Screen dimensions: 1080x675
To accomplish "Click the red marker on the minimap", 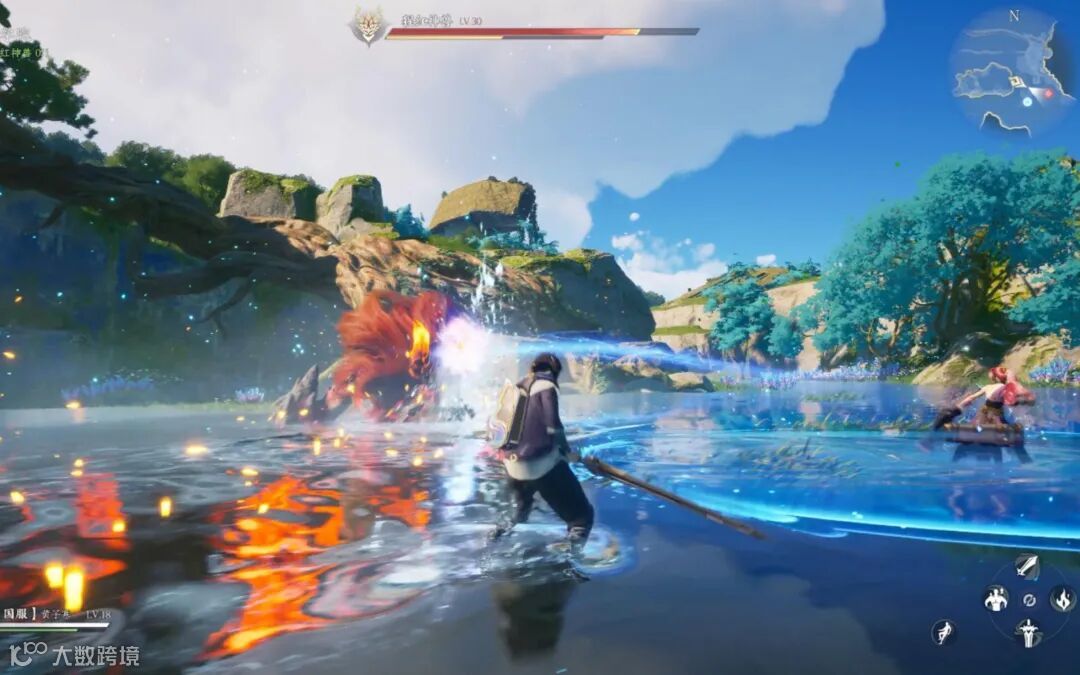I will pyautogui.click(x=1048, y=94).
